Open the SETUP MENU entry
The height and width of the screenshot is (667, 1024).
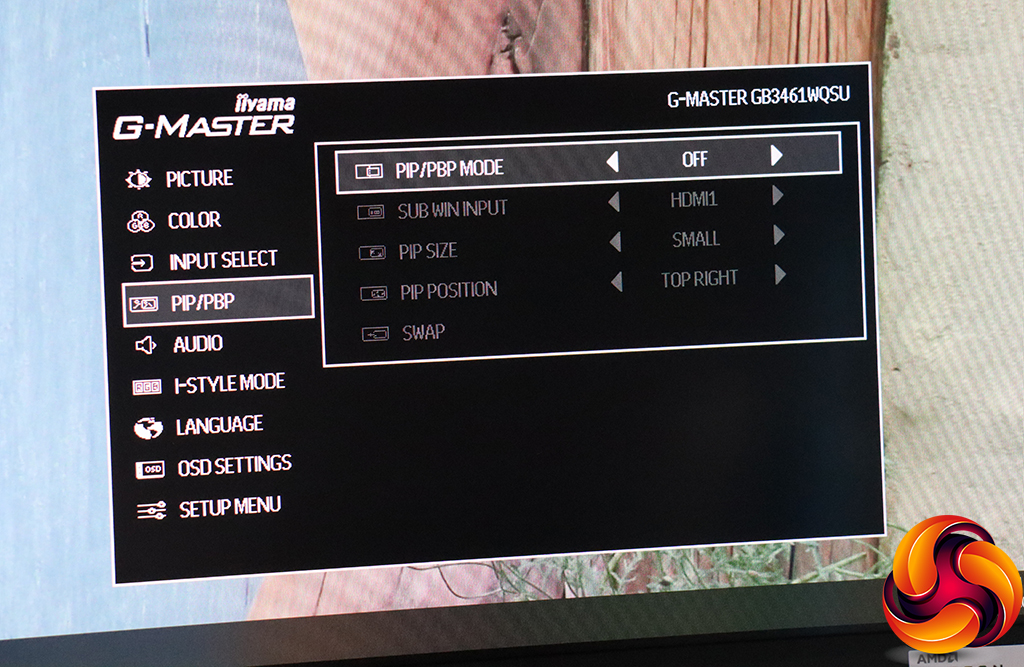(x=229, y=507)
